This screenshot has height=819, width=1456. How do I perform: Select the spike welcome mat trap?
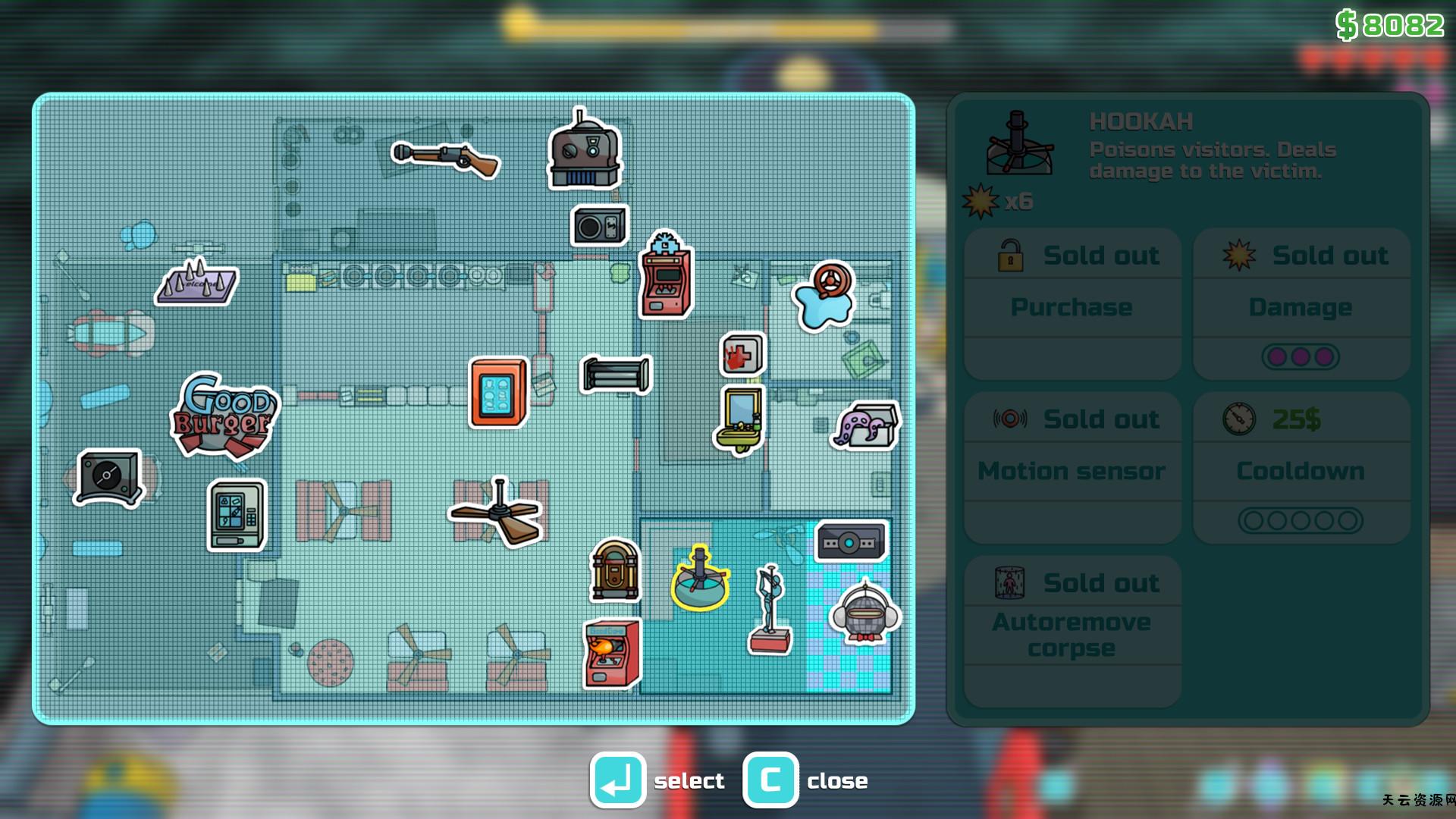click(196, 281)
